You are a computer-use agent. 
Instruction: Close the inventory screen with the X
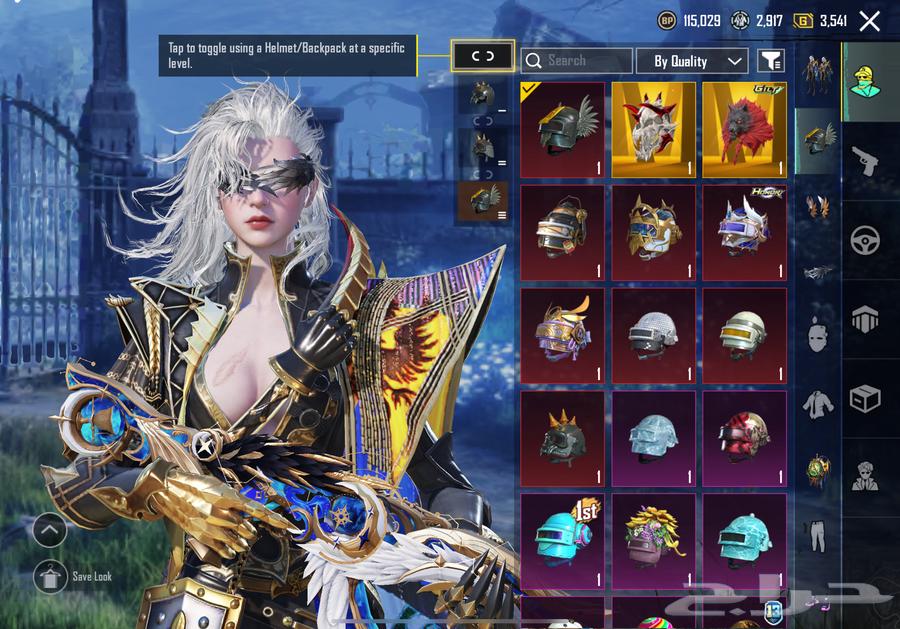tap(870, 21)
